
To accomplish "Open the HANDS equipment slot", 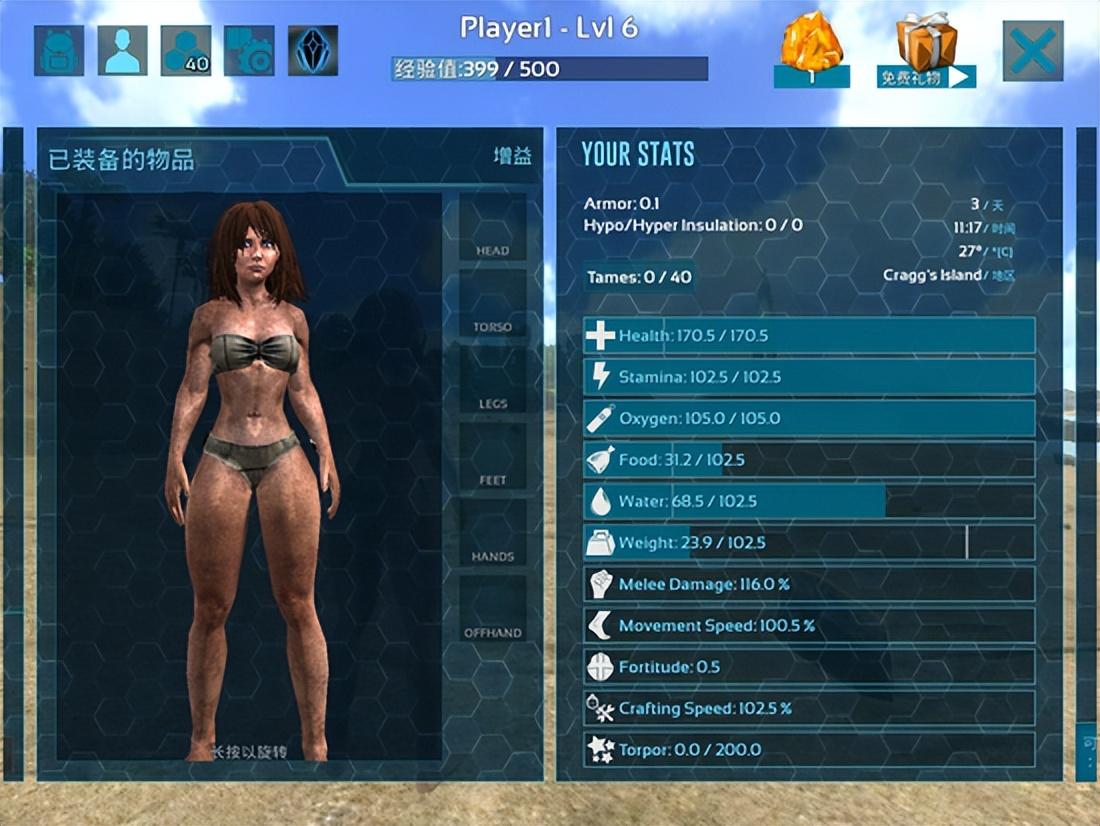I will click(x=492, y=534).
